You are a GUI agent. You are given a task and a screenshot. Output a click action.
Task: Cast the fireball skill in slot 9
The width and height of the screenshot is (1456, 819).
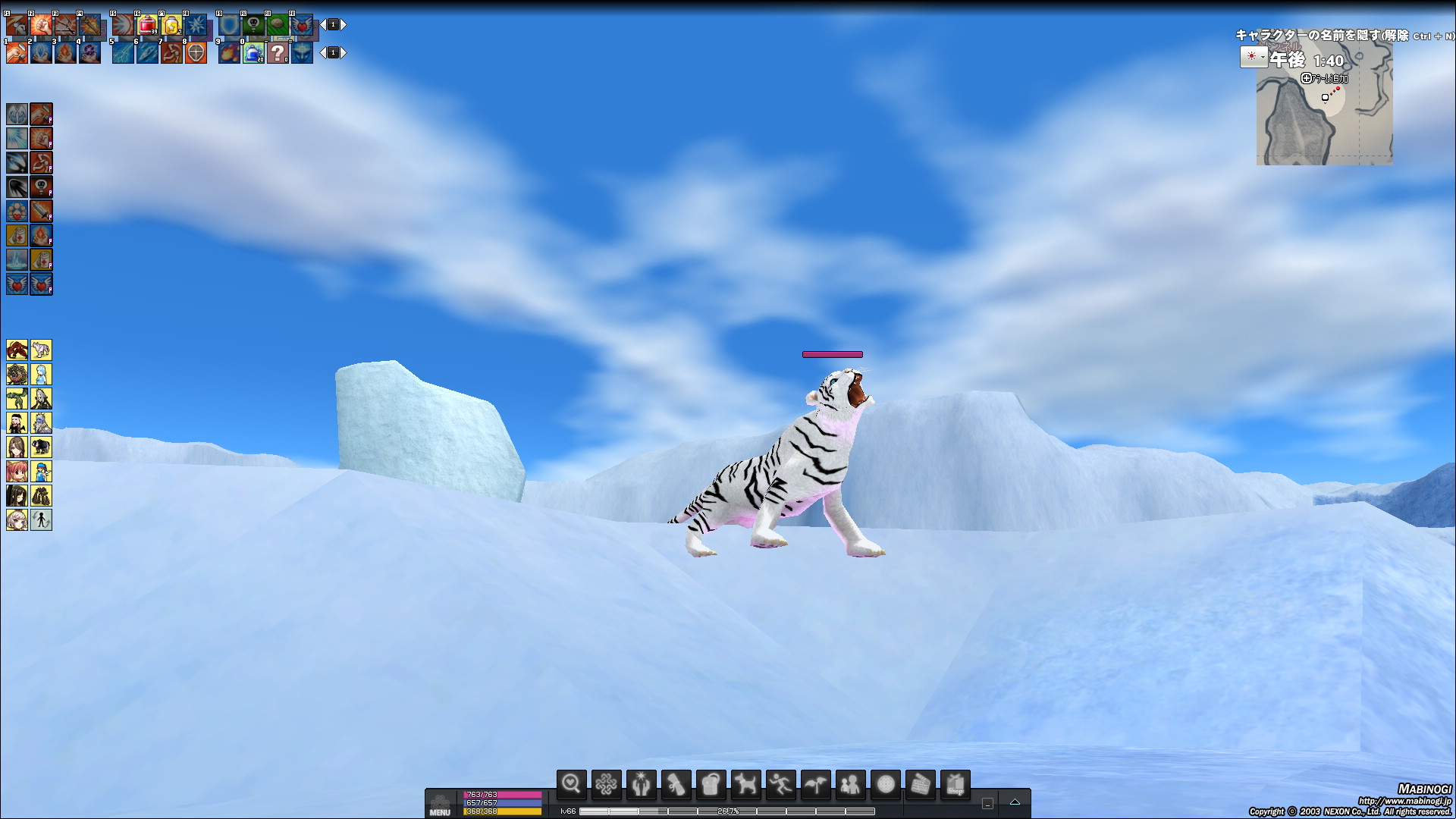point(229,53)
